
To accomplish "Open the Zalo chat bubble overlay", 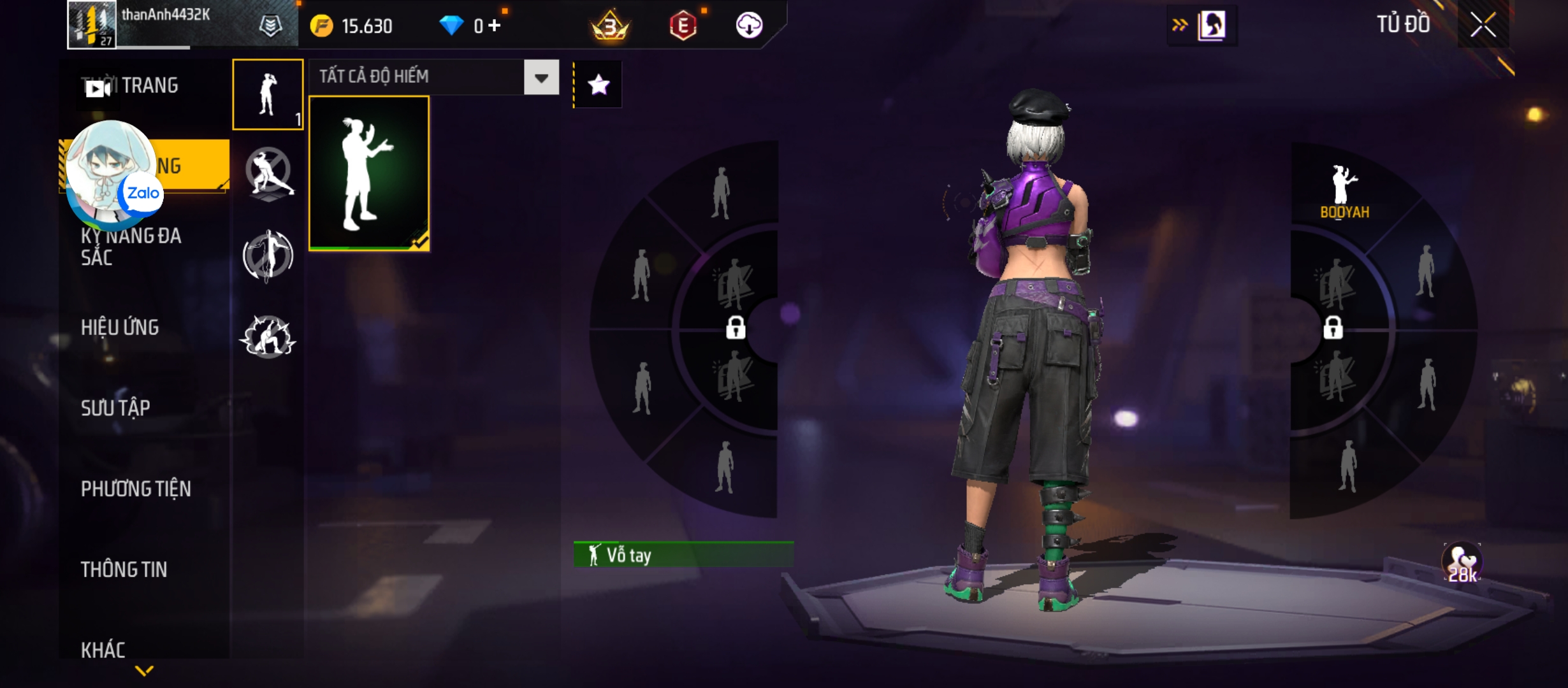I will (x=112, y=172).
